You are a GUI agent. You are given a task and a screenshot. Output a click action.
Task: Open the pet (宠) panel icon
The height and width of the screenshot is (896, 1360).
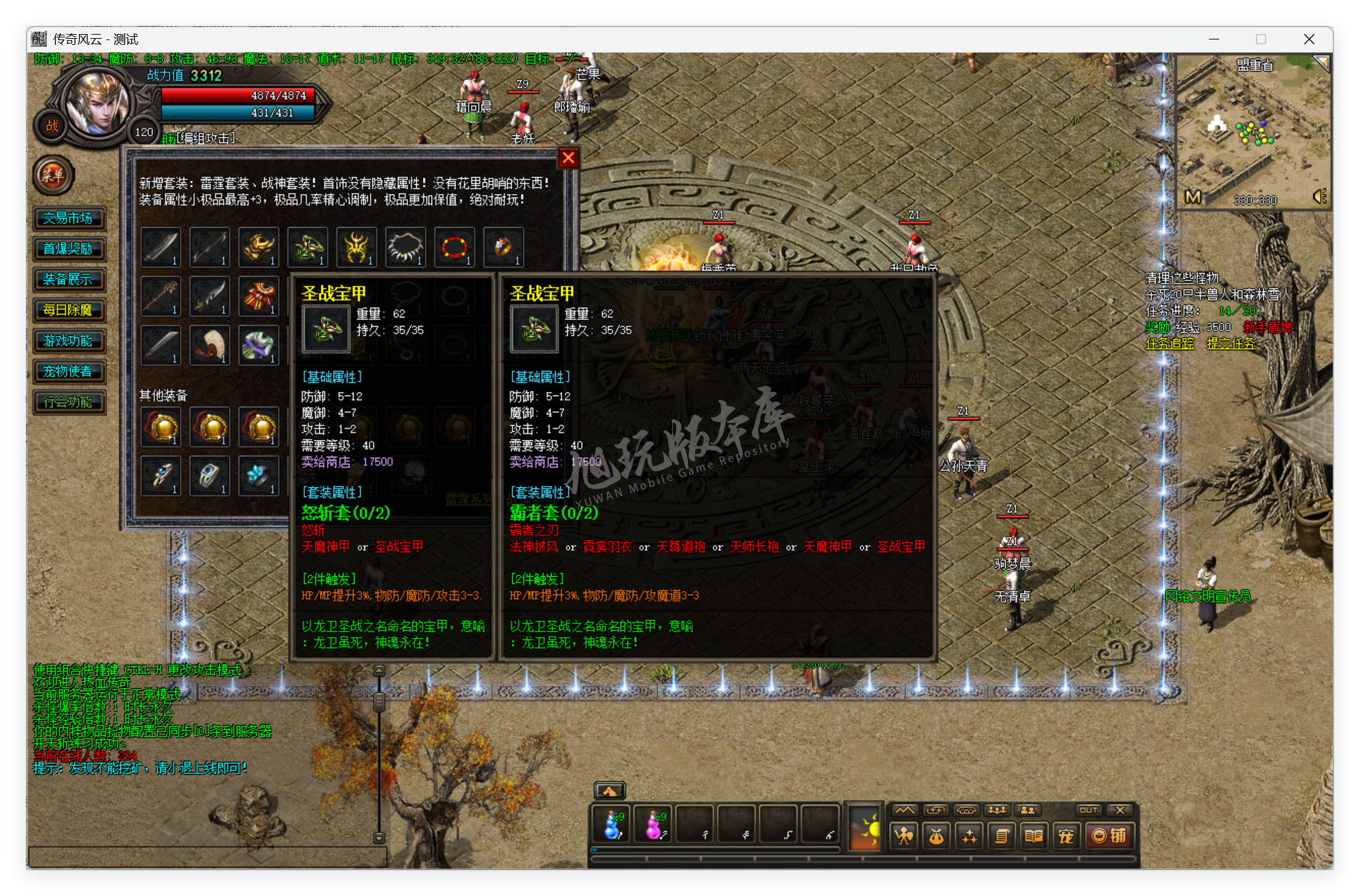point(1066,835)
